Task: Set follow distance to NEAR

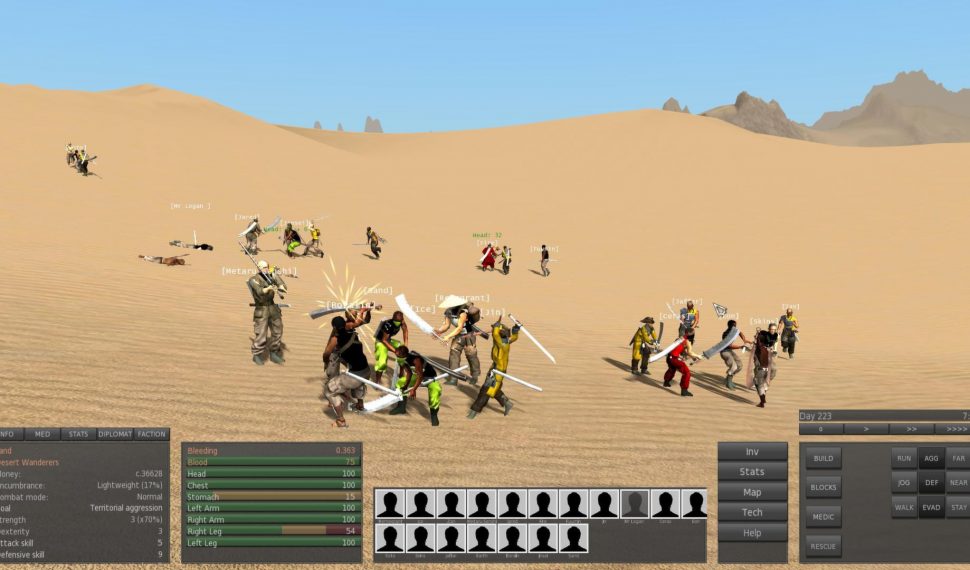Action: tap(958, 483)
